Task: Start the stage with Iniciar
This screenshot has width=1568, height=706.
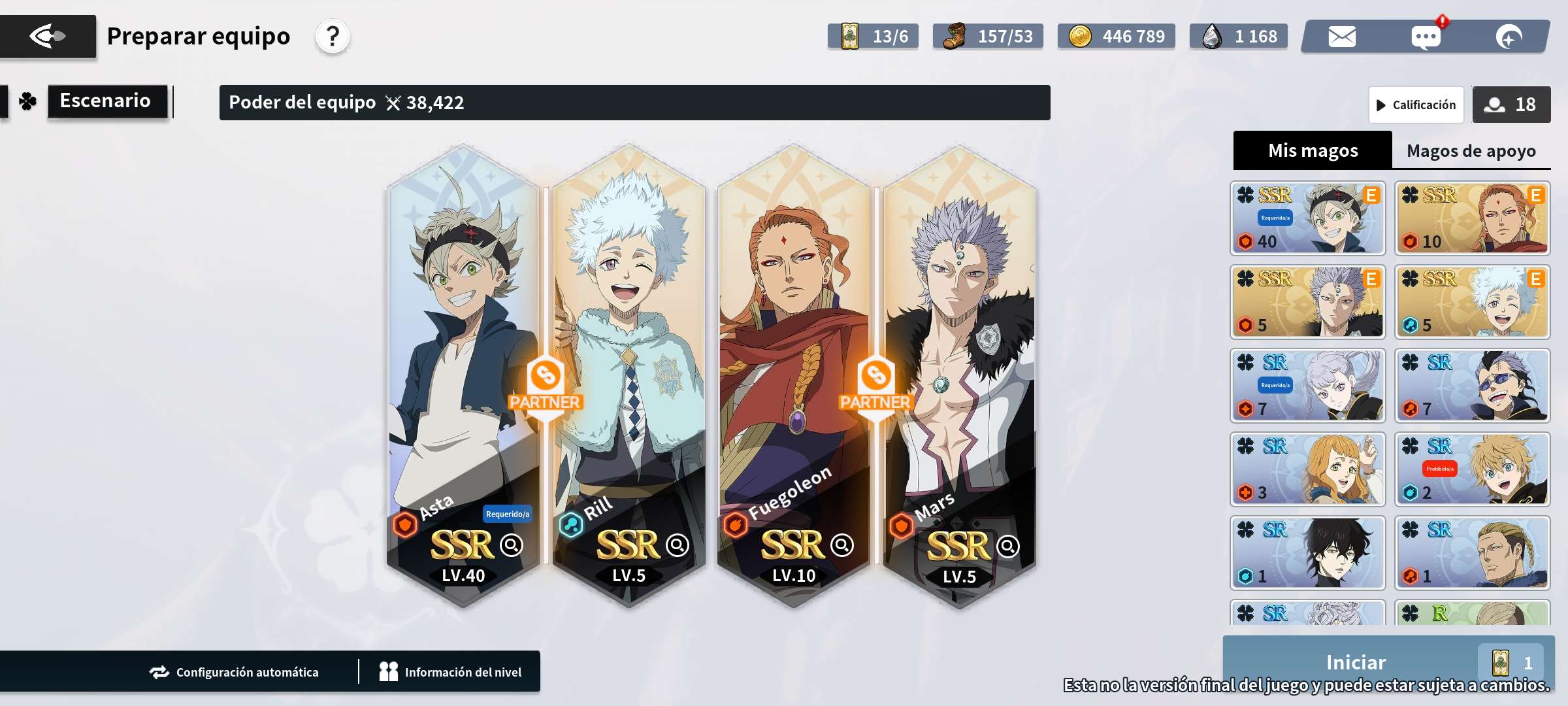Action: (1356, 662)
